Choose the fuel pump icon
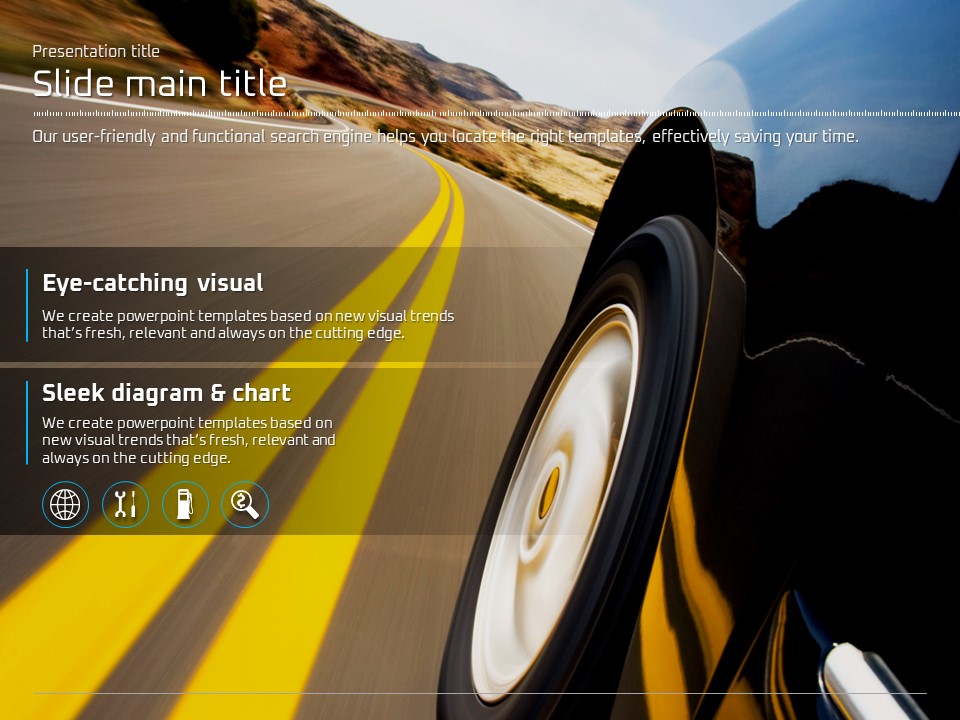Screen dimensions: 960x720 pyautogui.click(x=185, y=504)
